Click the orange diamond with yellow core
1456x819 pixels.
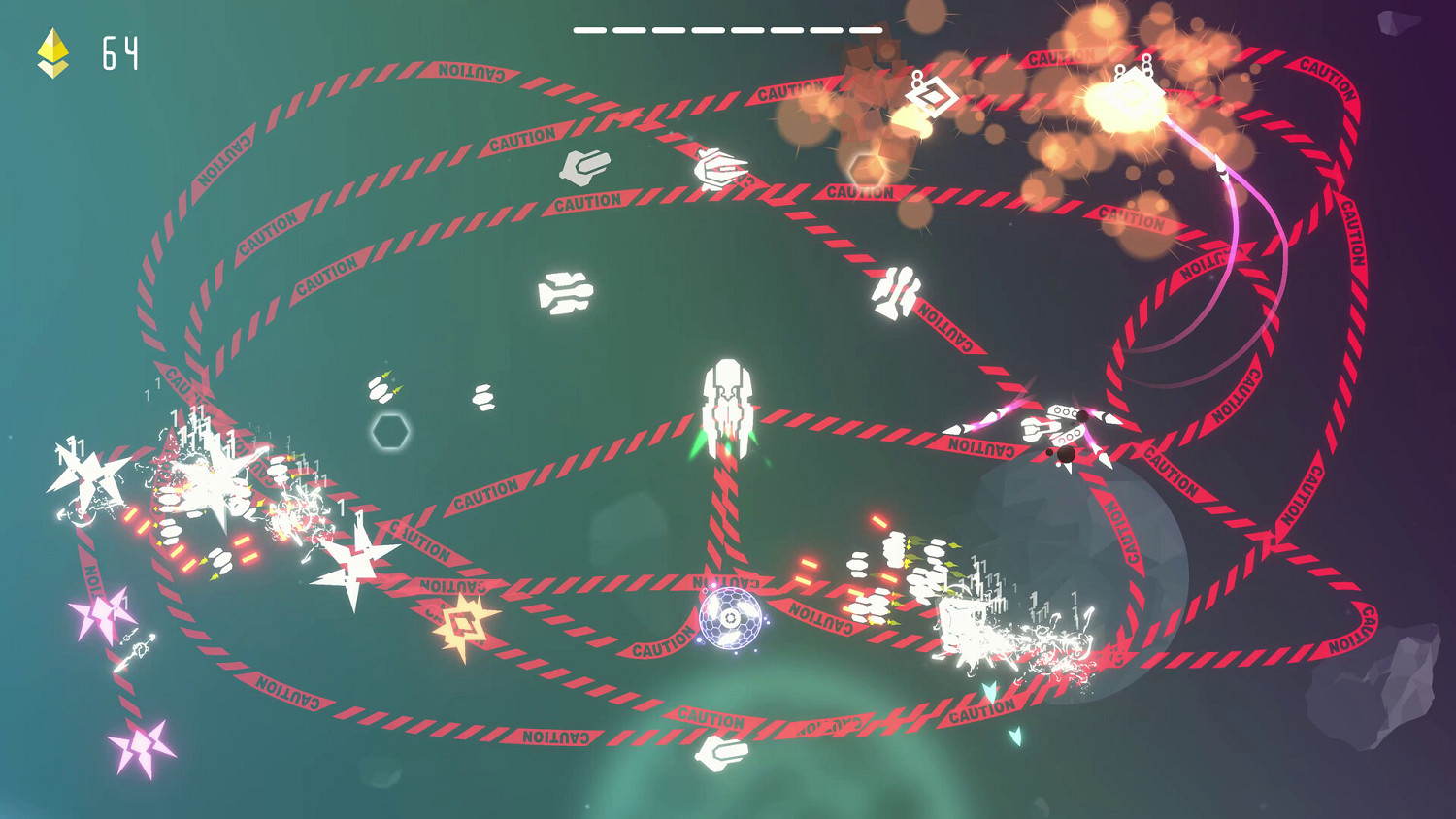(x=466, y=621)
